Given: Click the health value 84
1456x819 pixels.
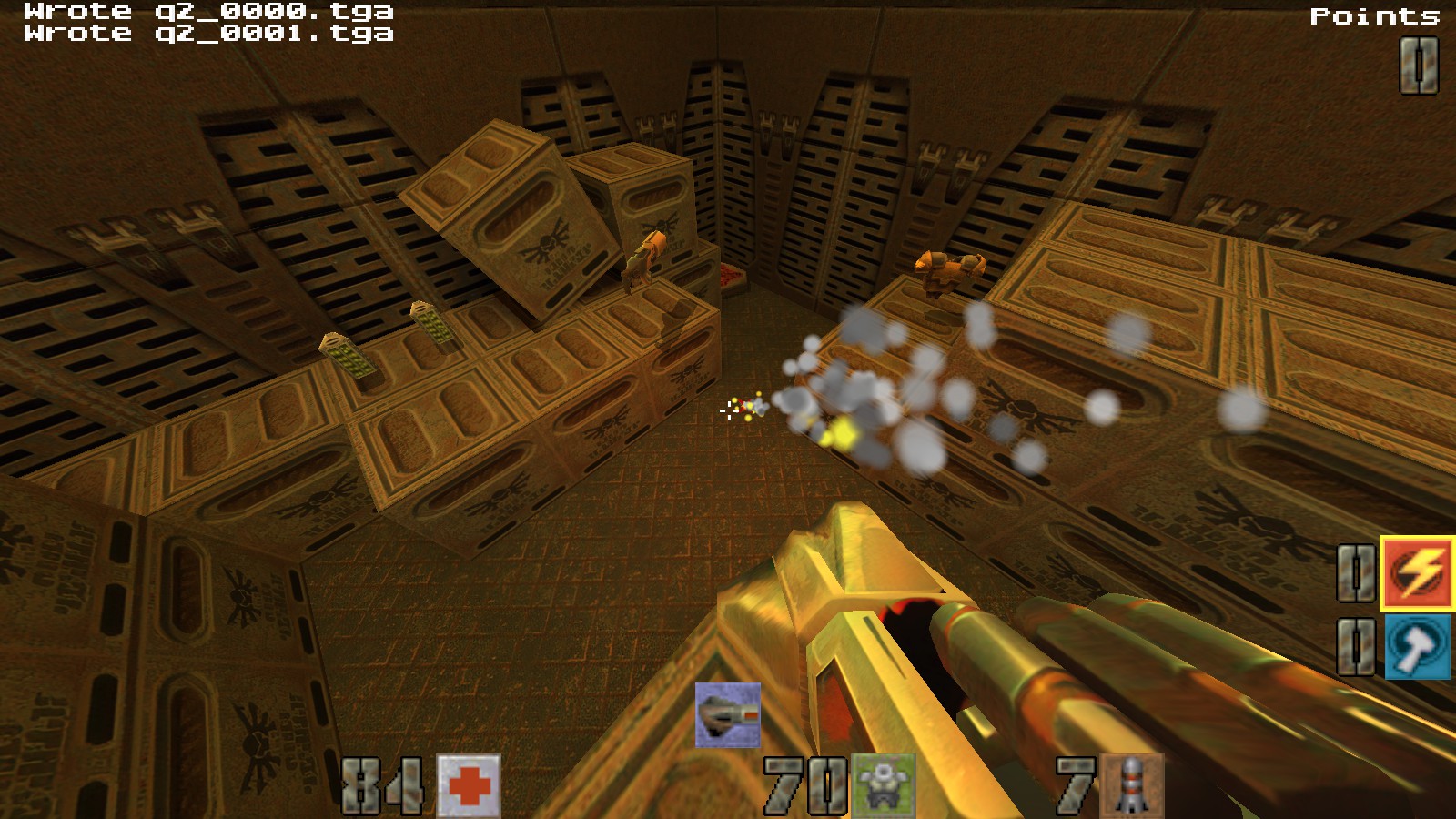Looking at the screenshot, I should click(384, 784).
